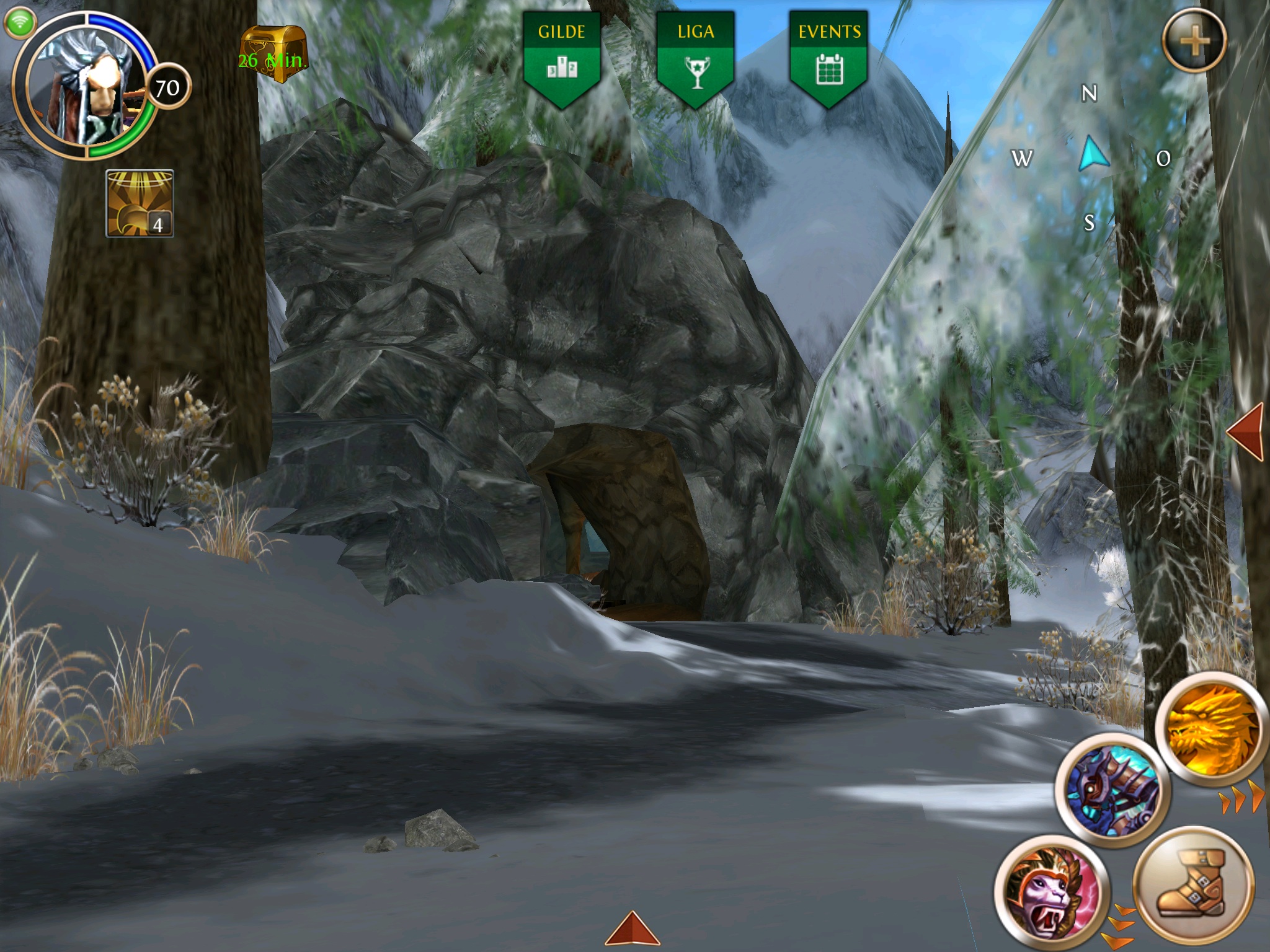Open the Liga trophy banner

coord(696,58)
